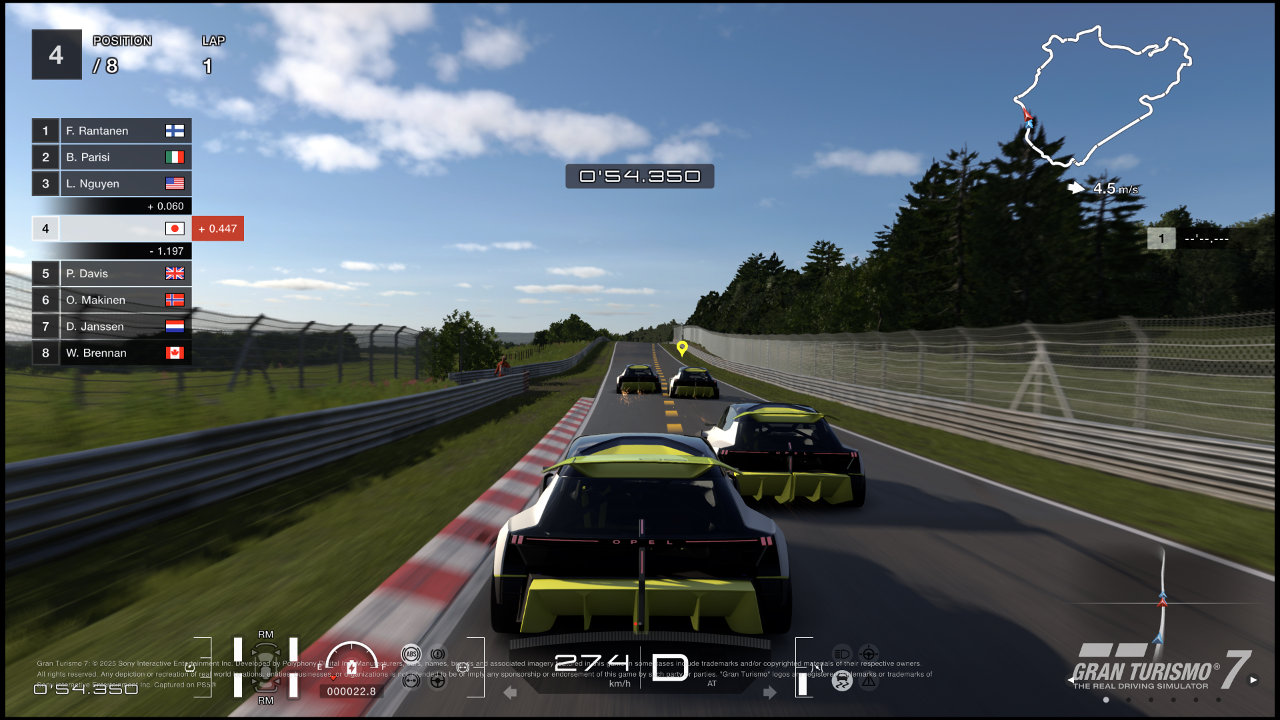This screenshot has width=1280, height=720.
Task: Toggle the rear RM tire indicator
Action: [266, 700]
